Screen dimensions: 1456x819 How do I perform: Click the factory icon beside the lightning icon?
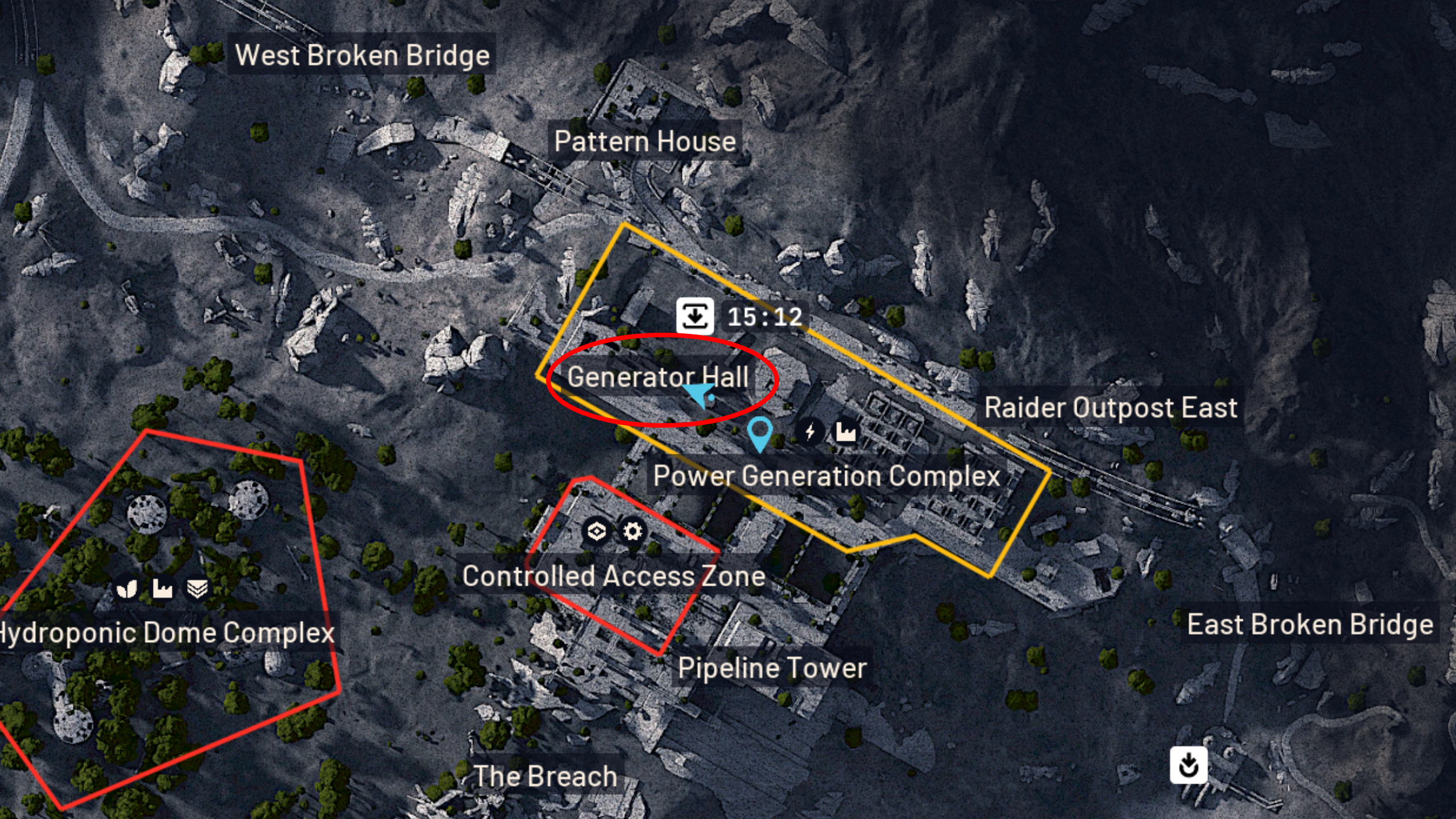pyautogui.click(x=846, y=433)
